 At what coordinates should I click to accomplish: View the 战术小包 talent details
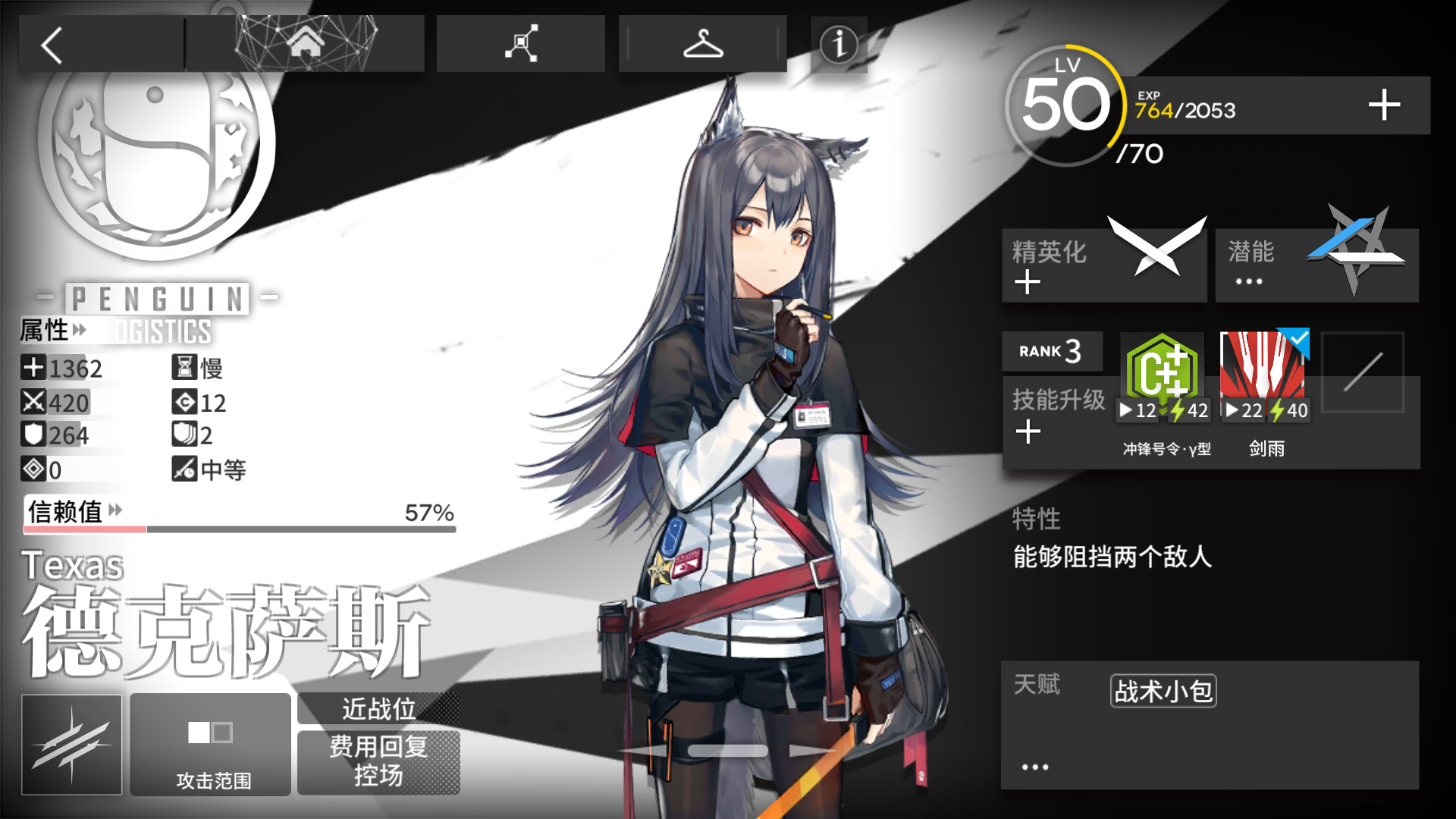click(x=1163, y=691)
